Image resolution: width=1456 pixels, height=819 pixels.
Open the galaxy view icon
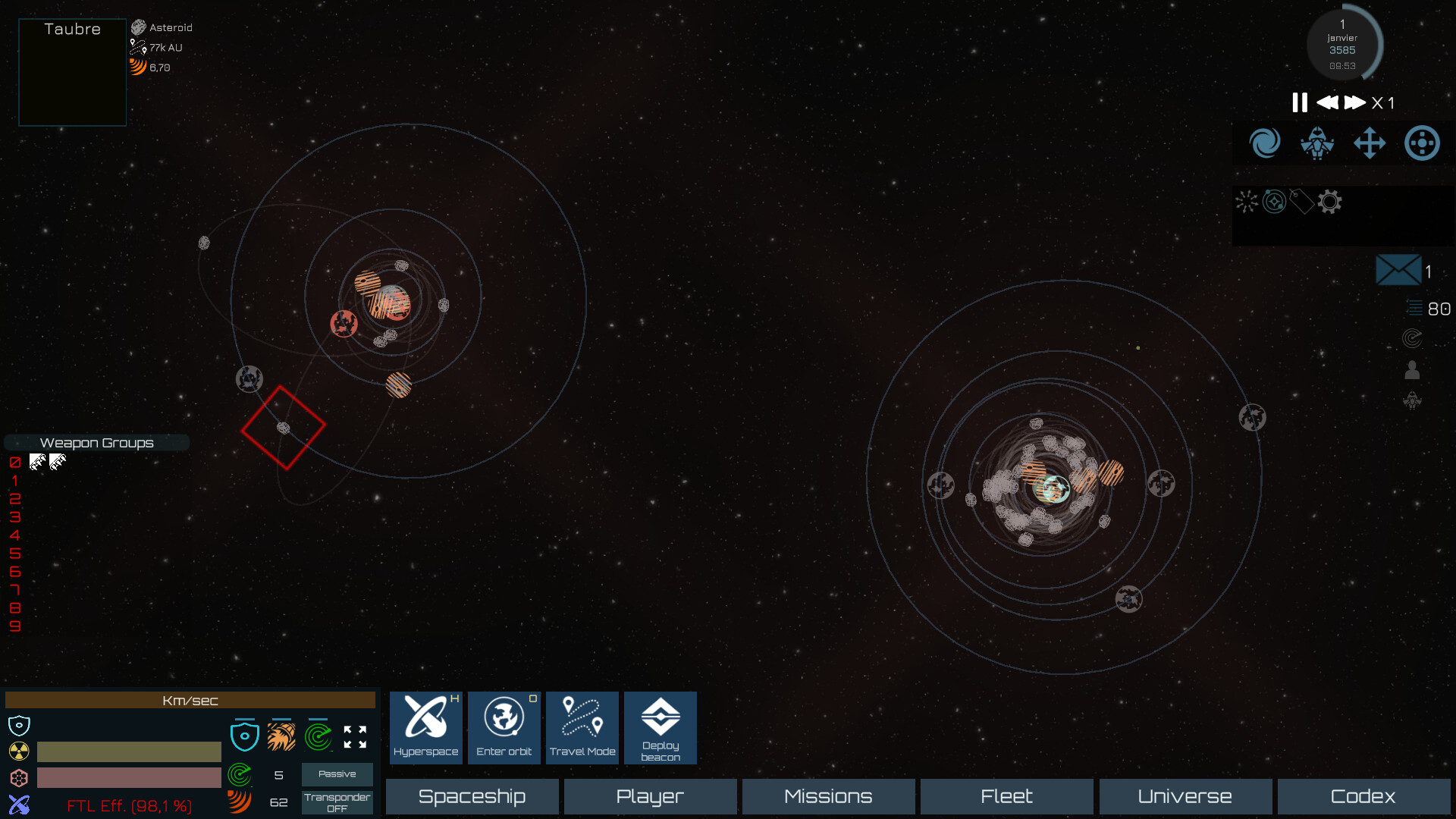point(1264,143)
